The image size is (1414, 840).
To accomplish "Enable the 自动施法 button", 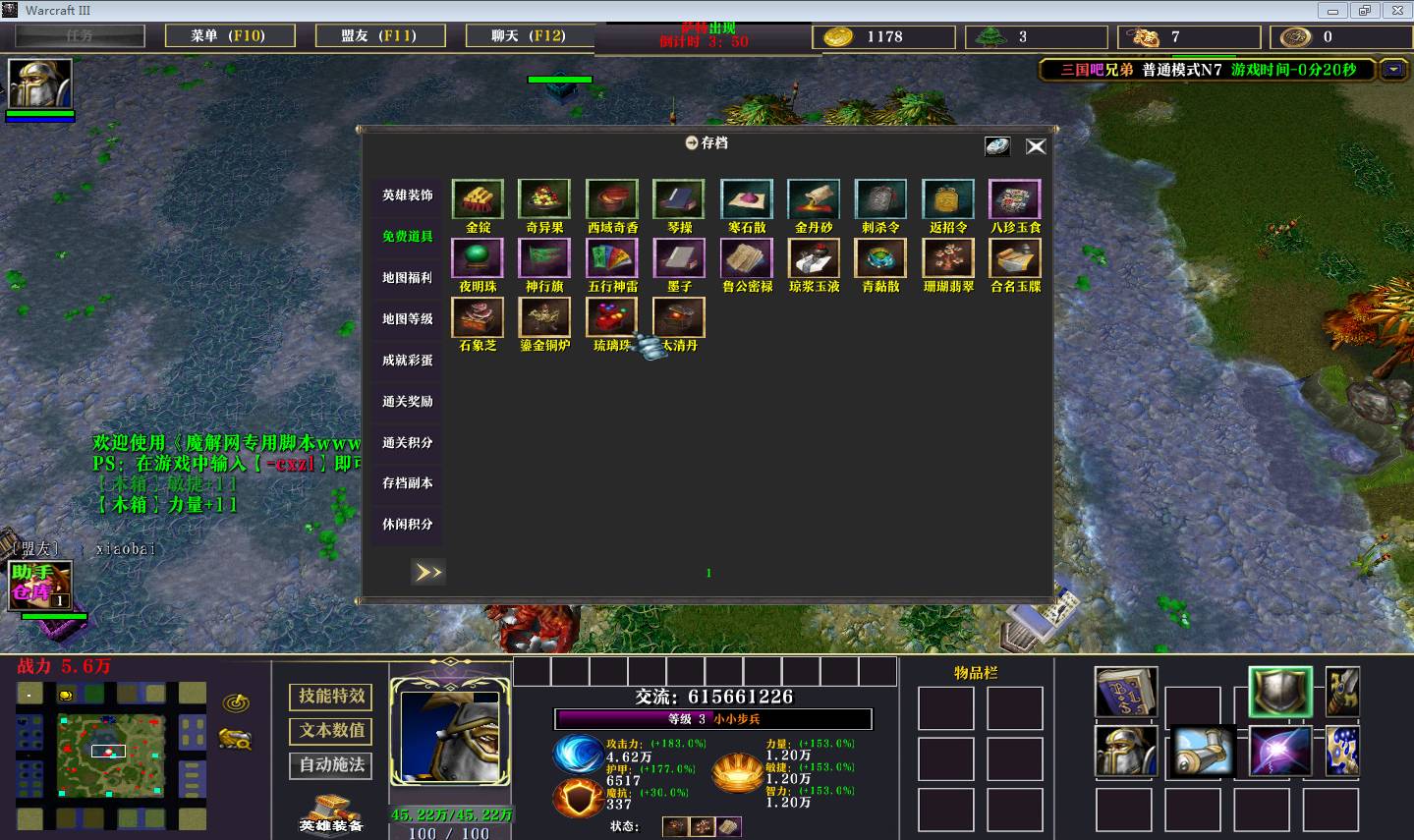I will (x=331, y=765).
